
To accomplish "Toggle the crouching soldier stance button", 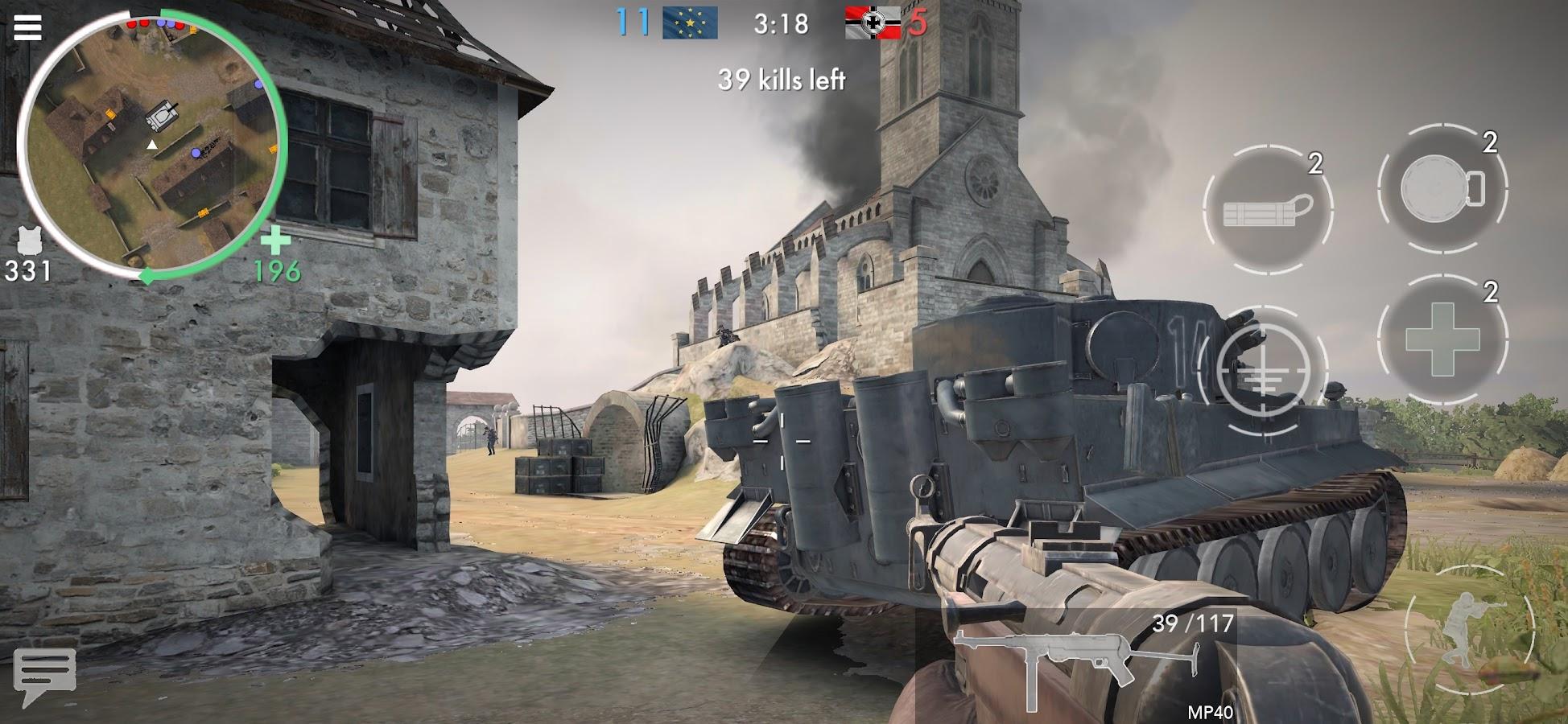I will click(x=1469, y=631).
